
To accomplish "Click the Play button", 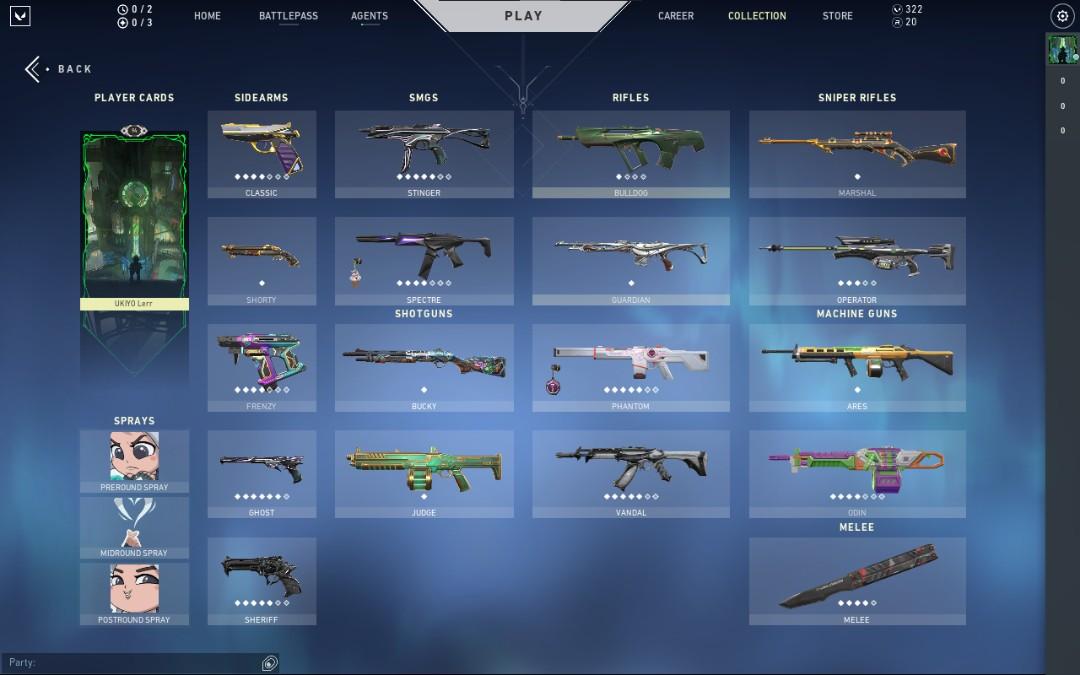I will point(523,16).
